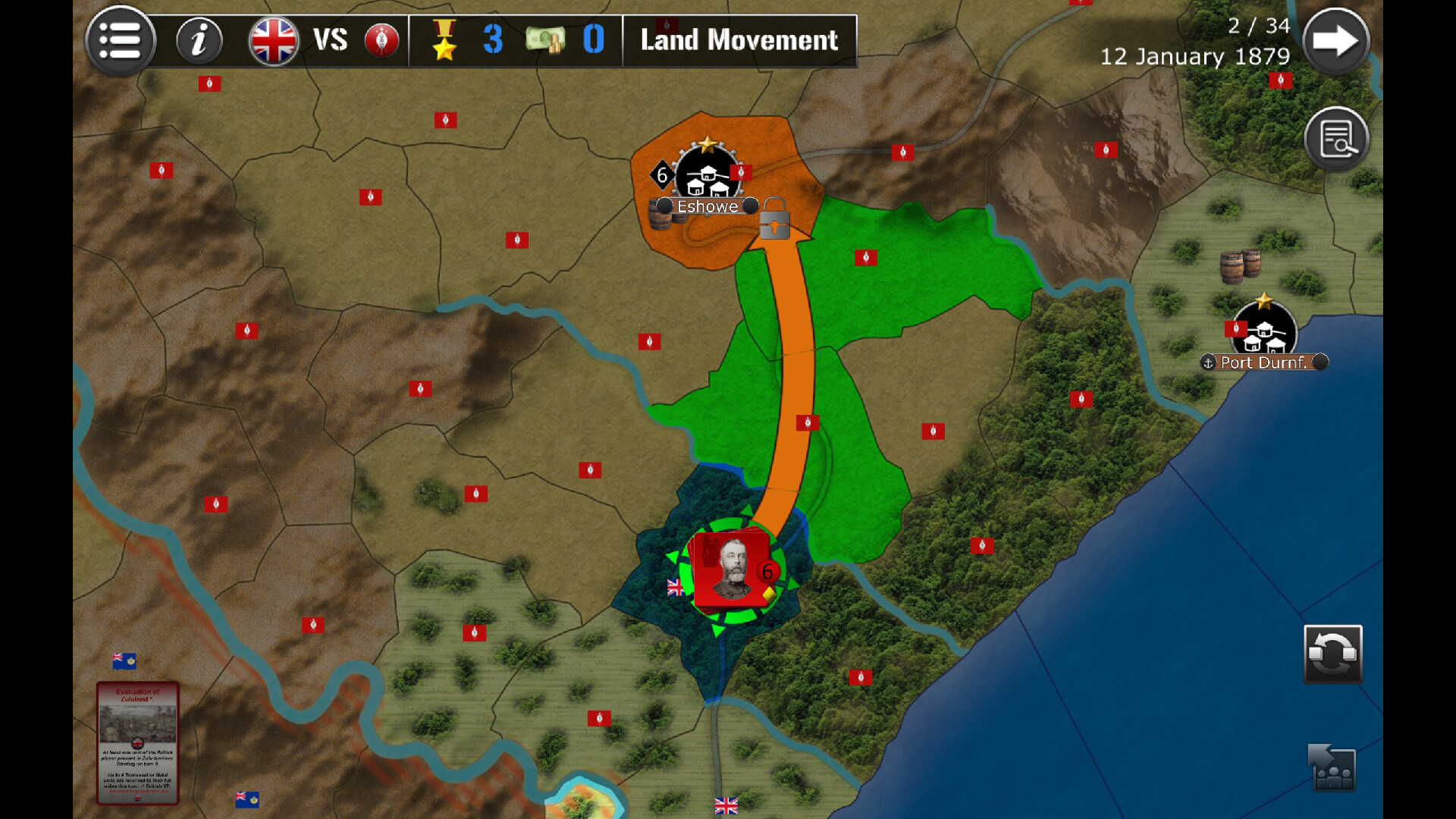Click the victory points medal icon

pos(446,40)
